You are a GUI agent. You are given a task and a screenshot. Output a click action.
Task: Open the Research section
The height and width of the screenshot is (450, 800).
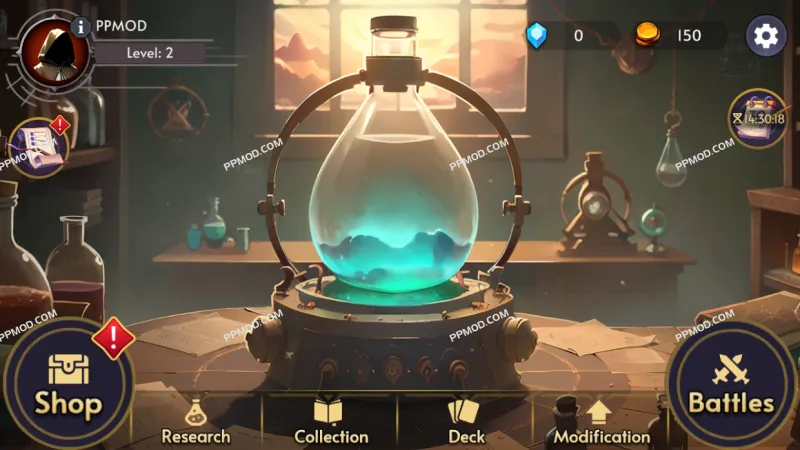196,422
